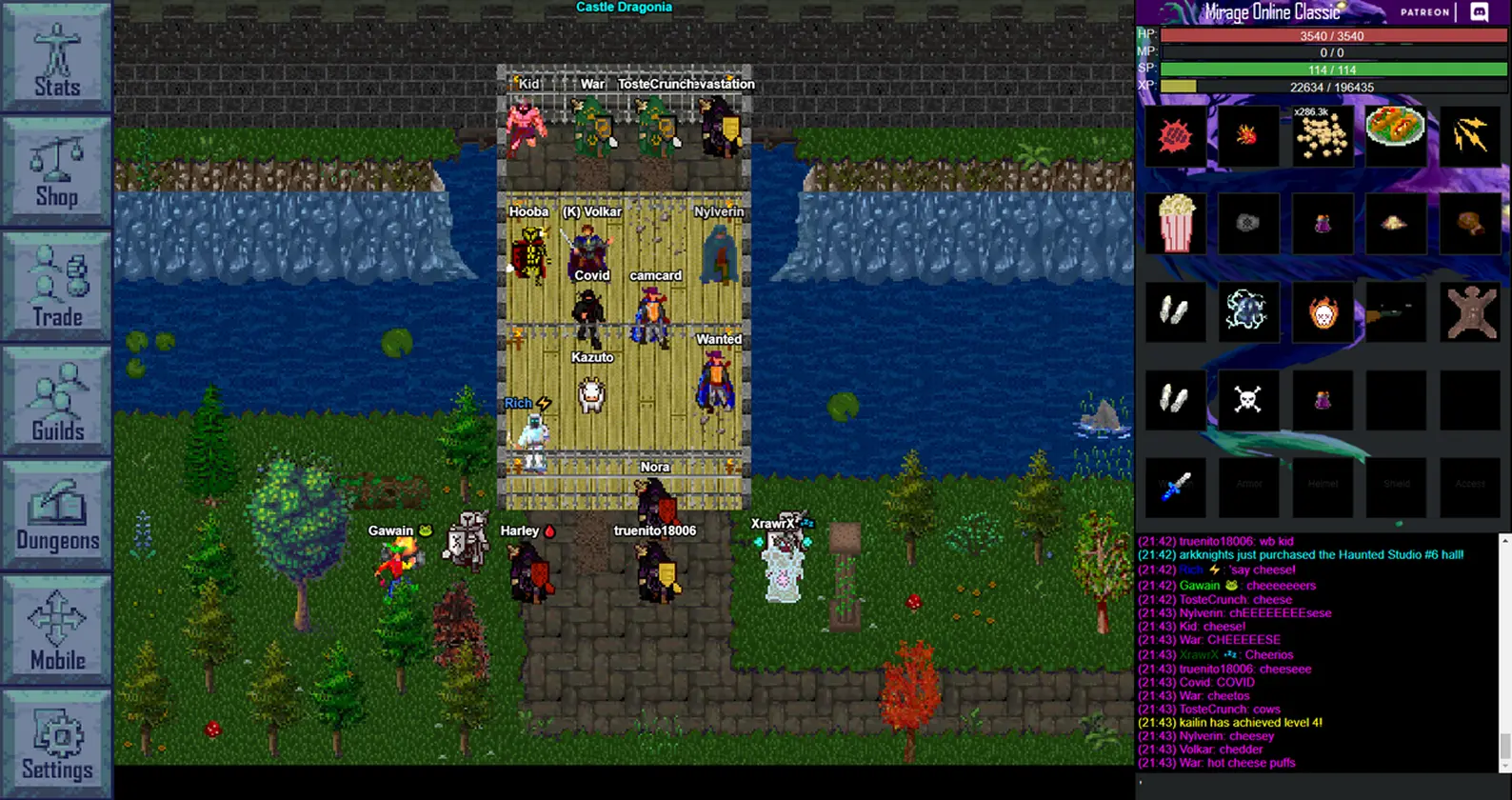Screen dimensions: 1512x800
Task: Open the Discord link icon
Action: [x=1480, y=12]
